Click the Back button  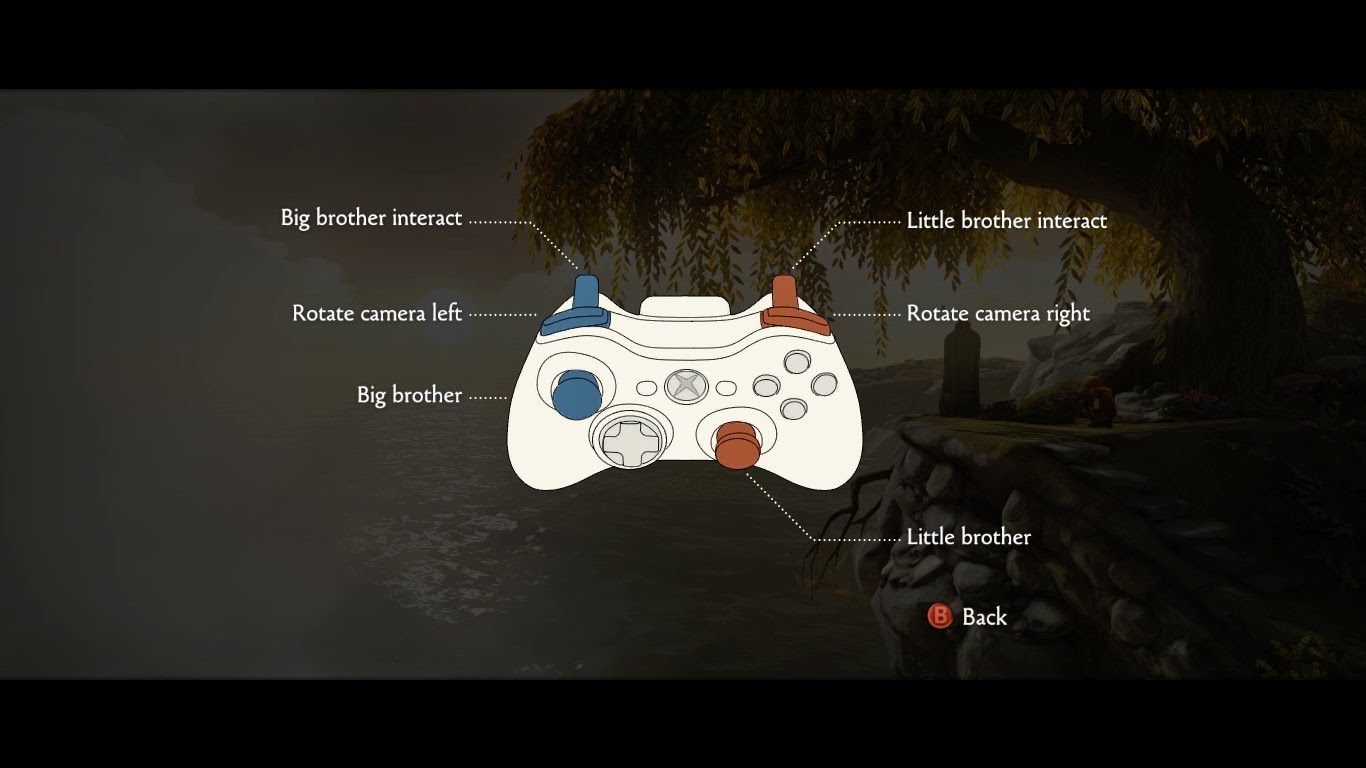983,617
